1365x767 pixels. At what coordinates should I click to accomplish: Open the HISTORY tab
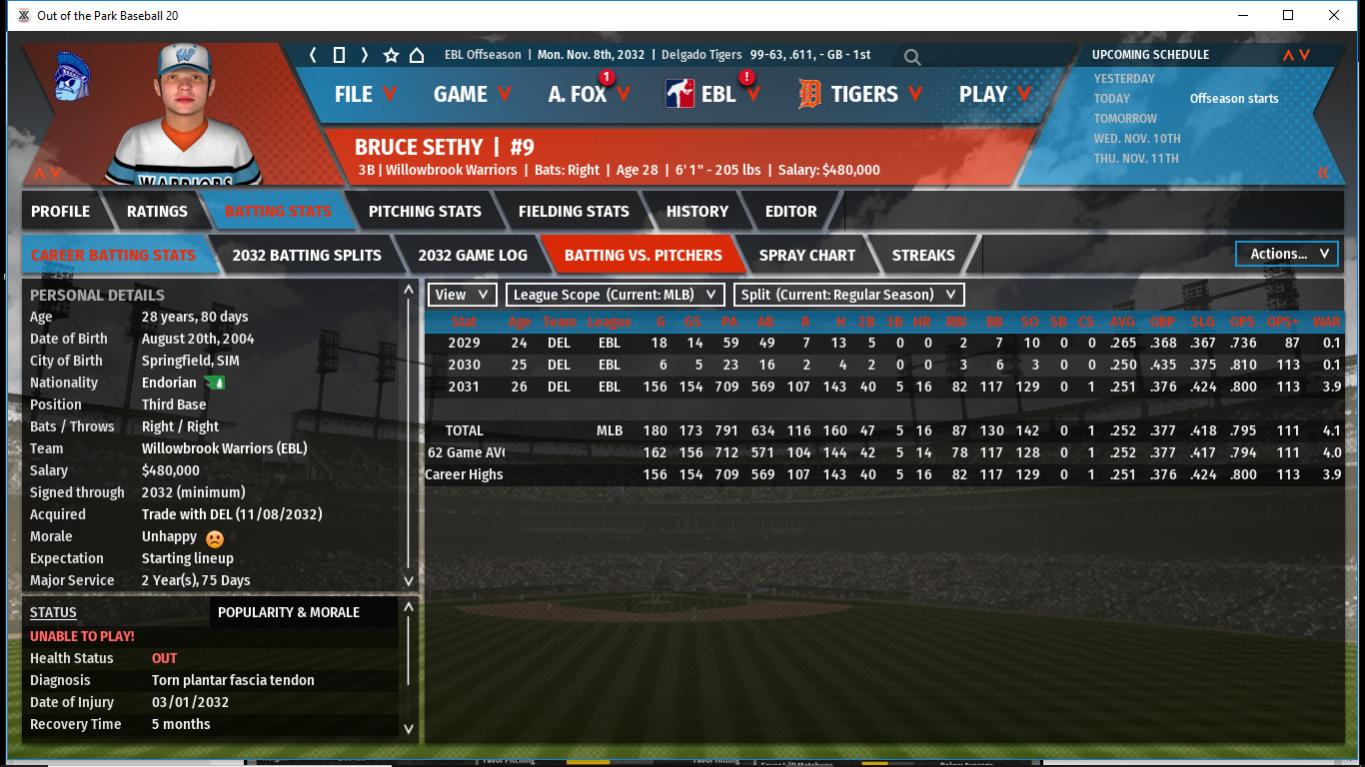coord(697,211)
